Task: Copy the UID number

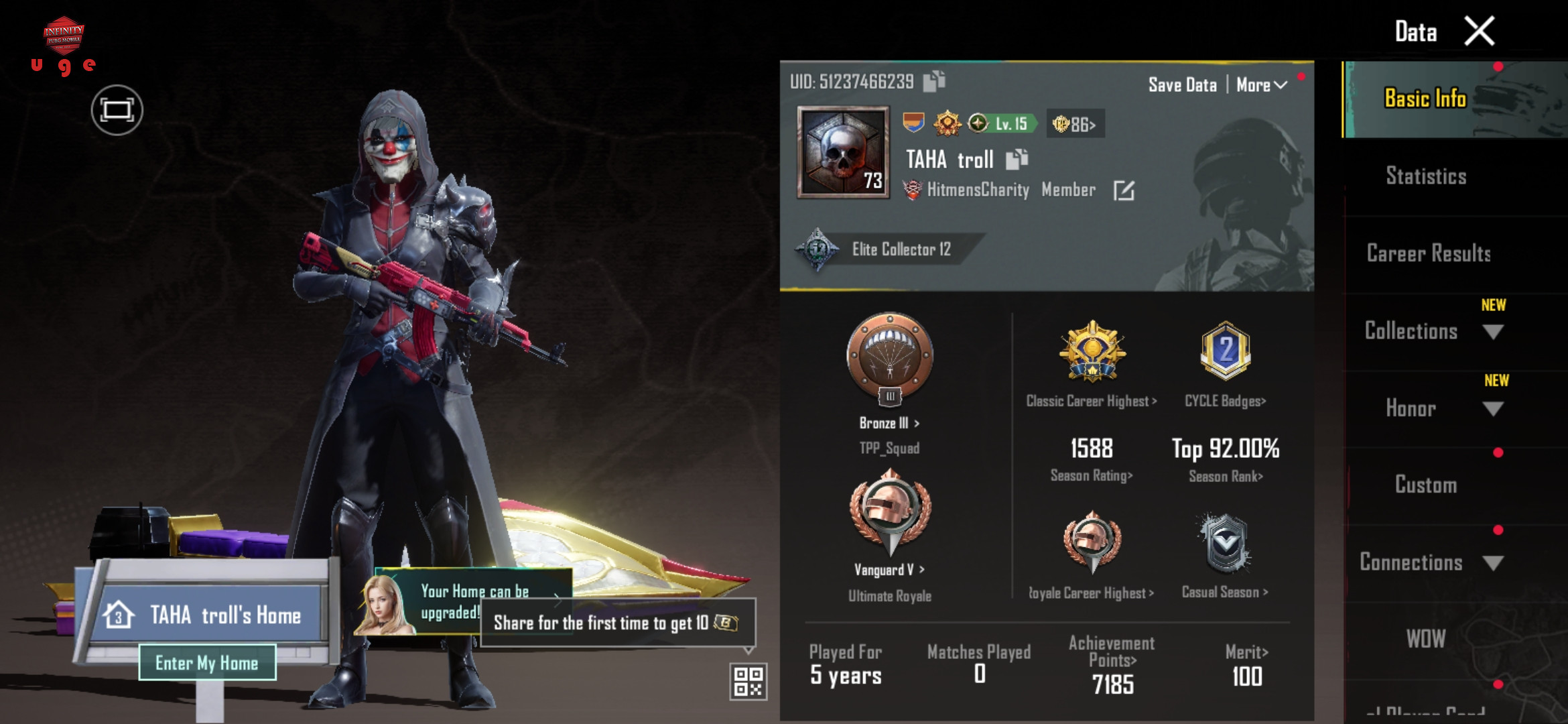Action: point(934,81)
